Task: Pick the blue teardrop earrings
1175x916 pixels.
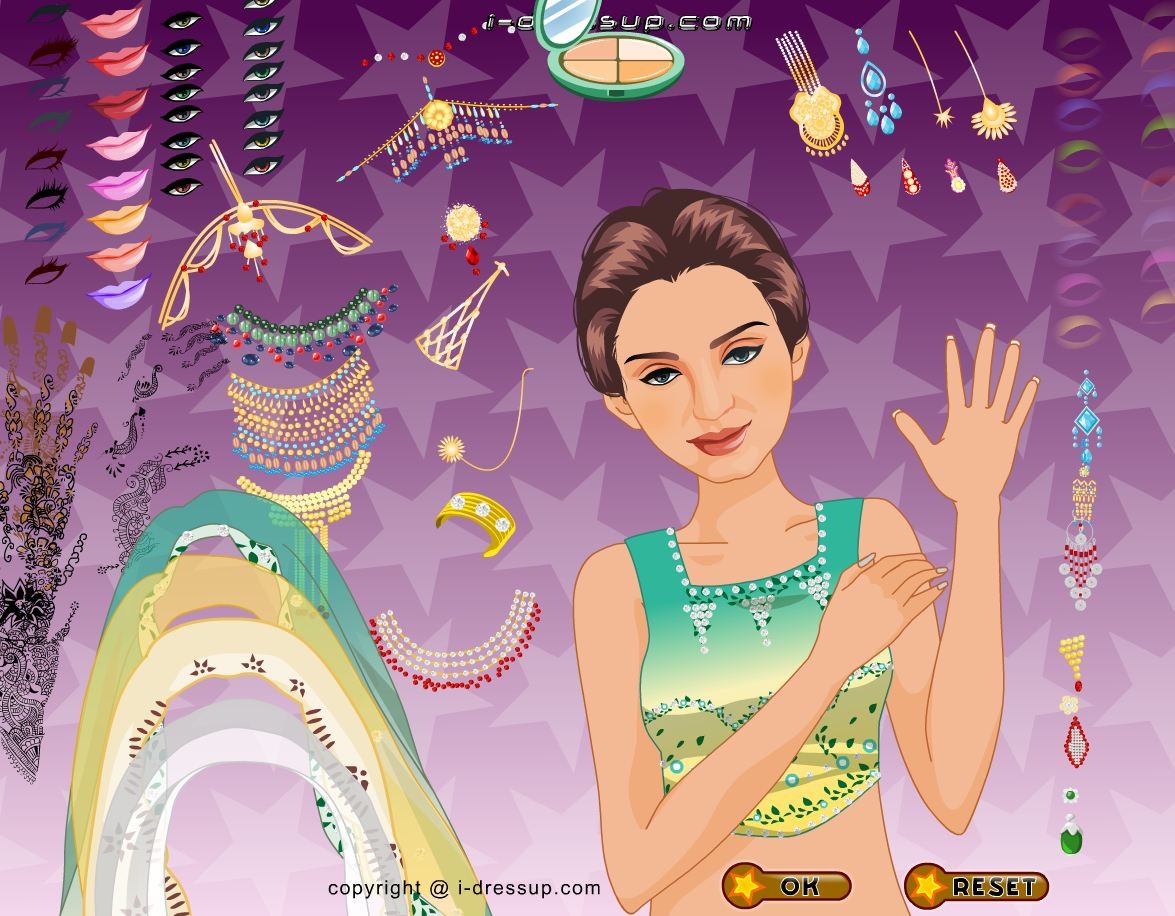Action: tap(879, 90)
